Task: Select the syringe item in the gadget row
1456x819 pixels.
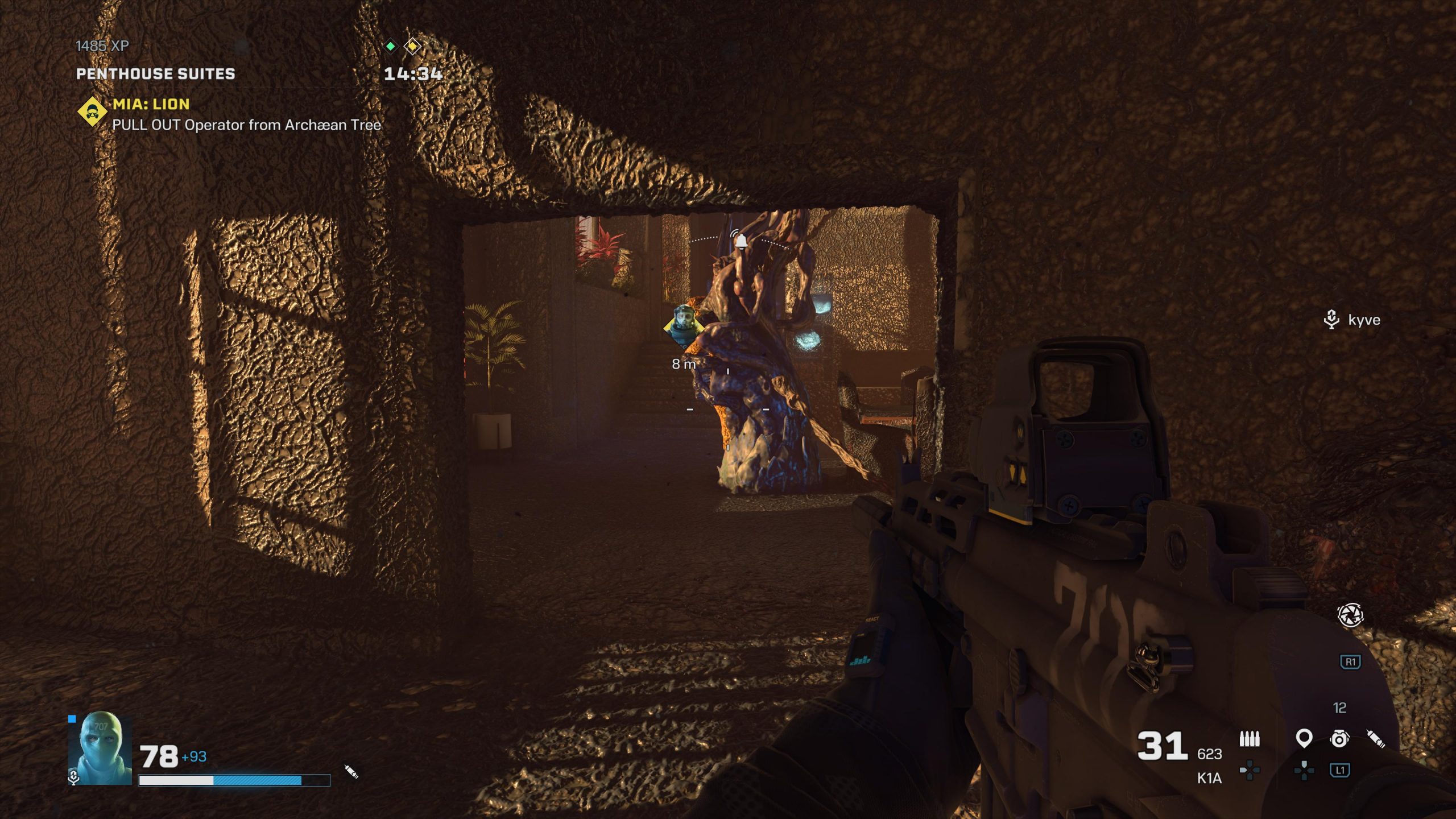Action: (x=1376, y=739)
